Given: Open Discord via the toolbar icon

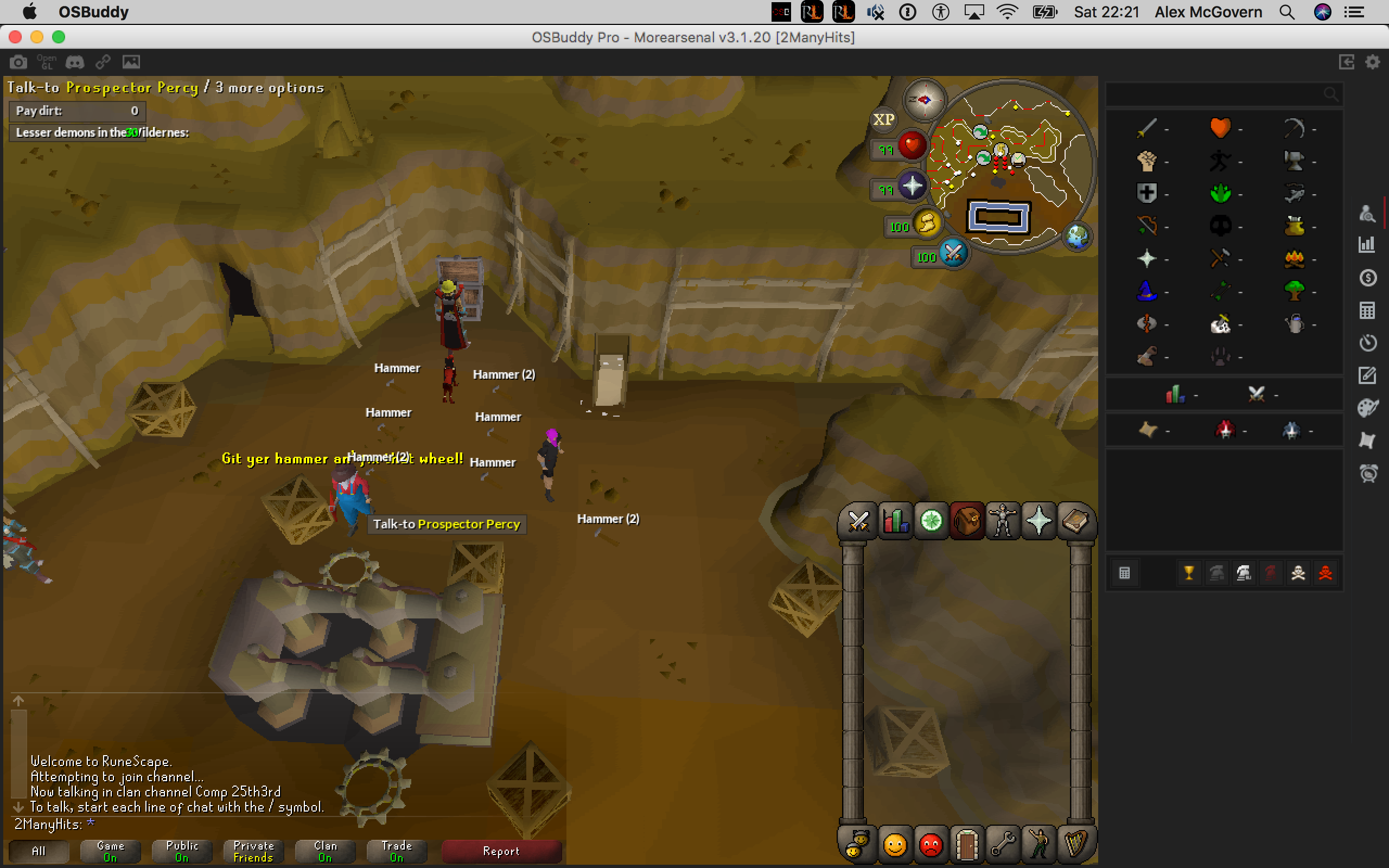Looking at the screenshot, I should 75,61.
